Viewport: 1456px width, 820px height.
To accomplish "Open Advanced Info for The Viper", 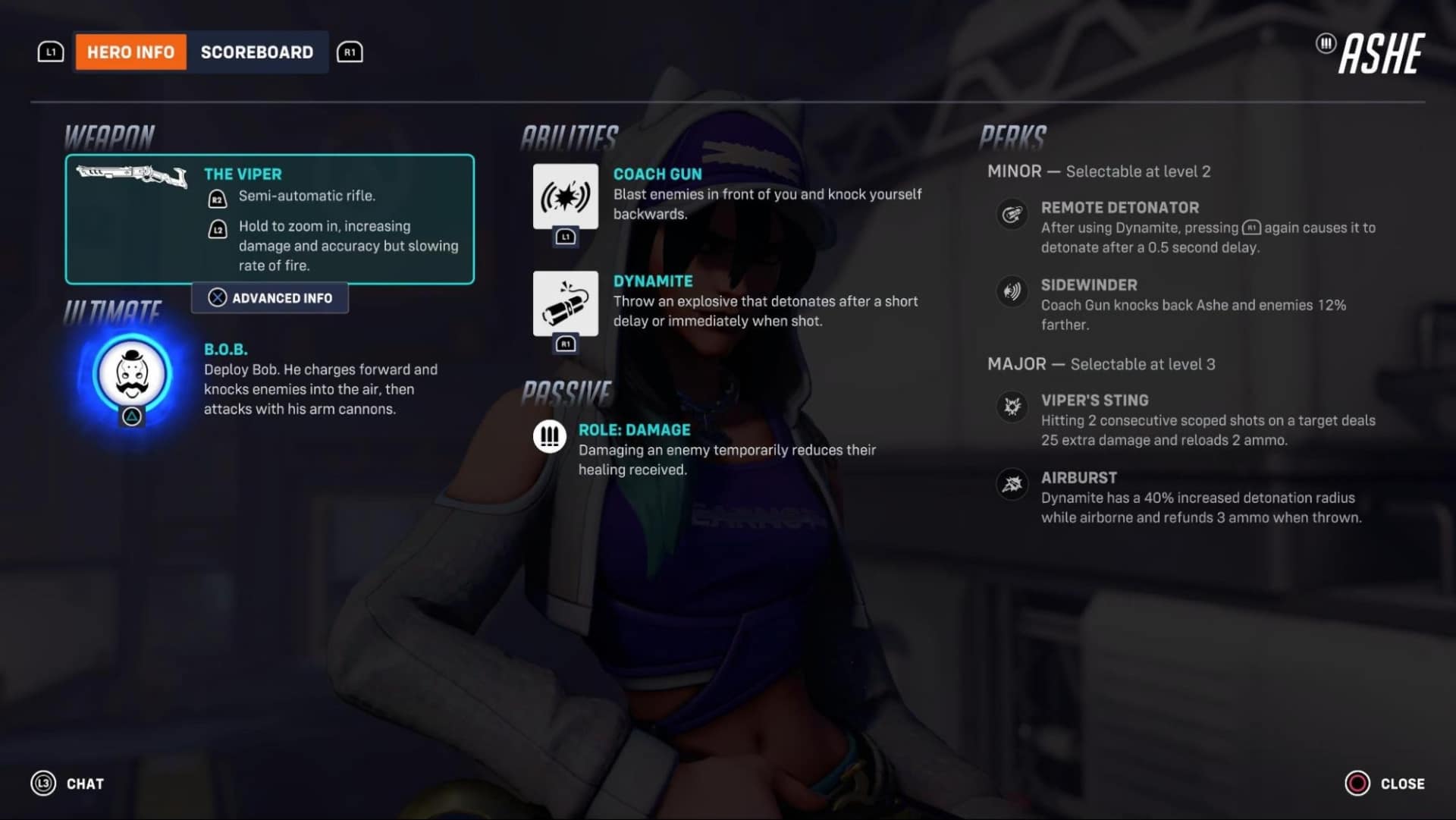I will point(269,297).
